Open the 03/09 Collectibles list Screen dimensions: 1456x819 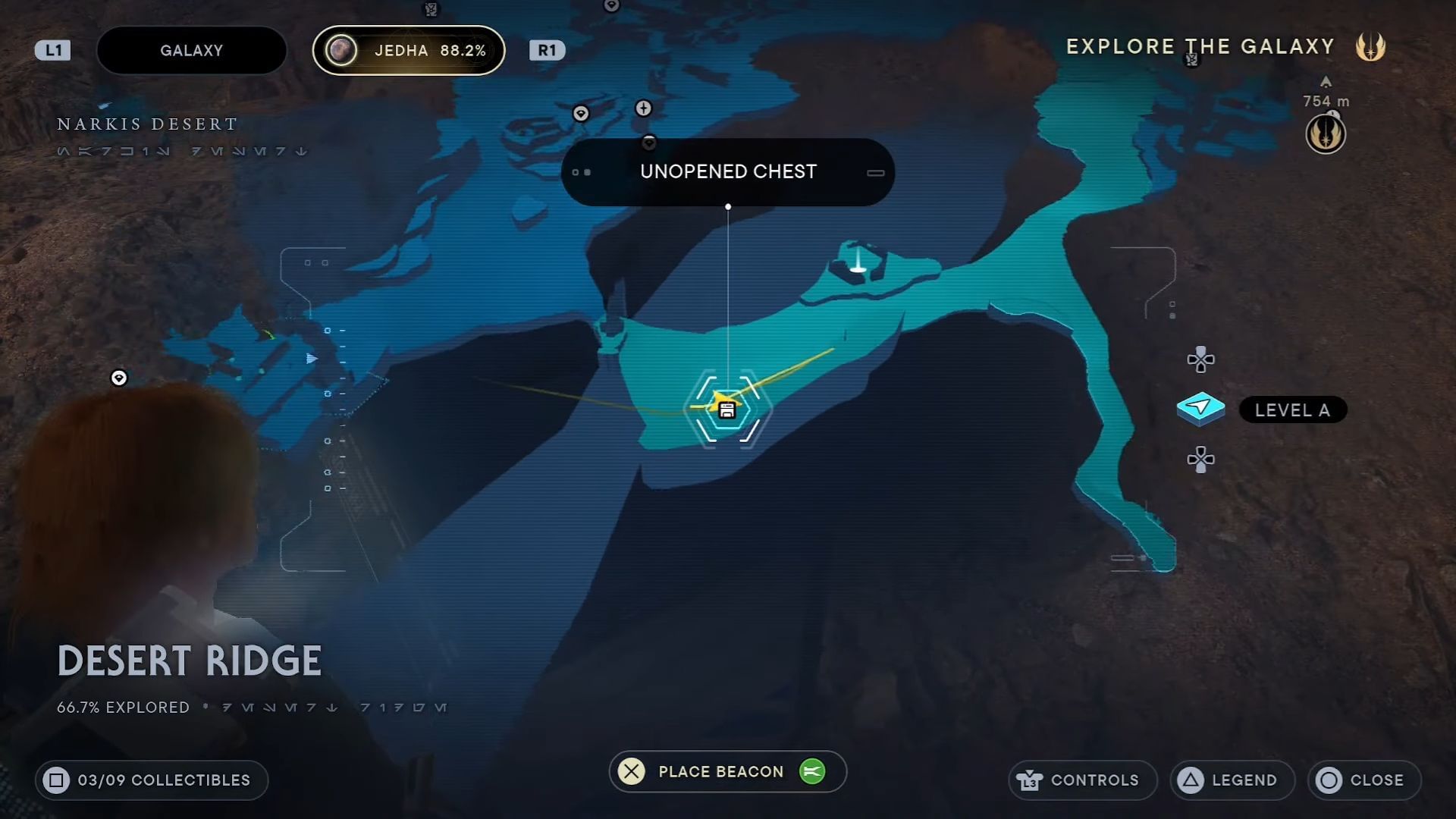point(152,780)
